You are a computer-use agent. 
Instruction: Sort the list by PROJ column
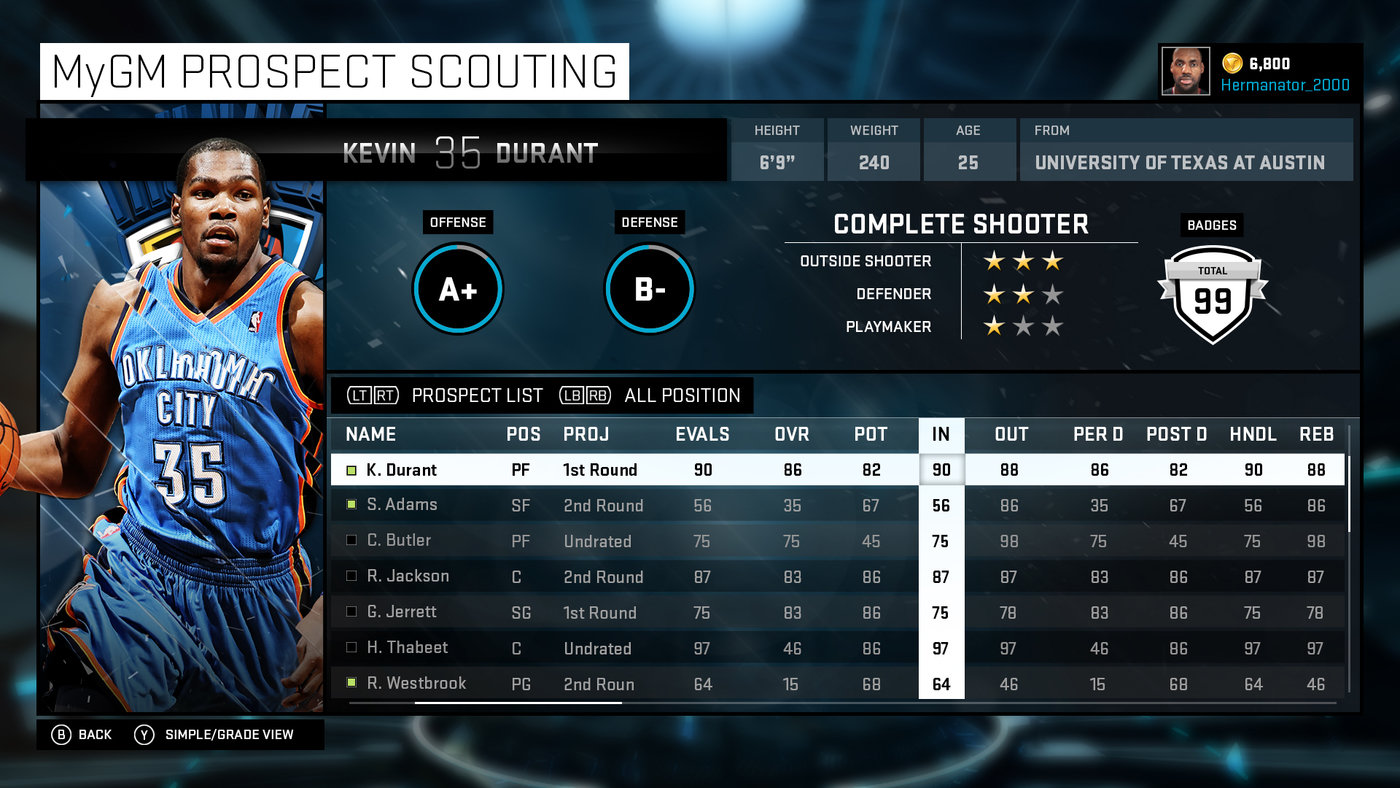(x=586, y=434)
